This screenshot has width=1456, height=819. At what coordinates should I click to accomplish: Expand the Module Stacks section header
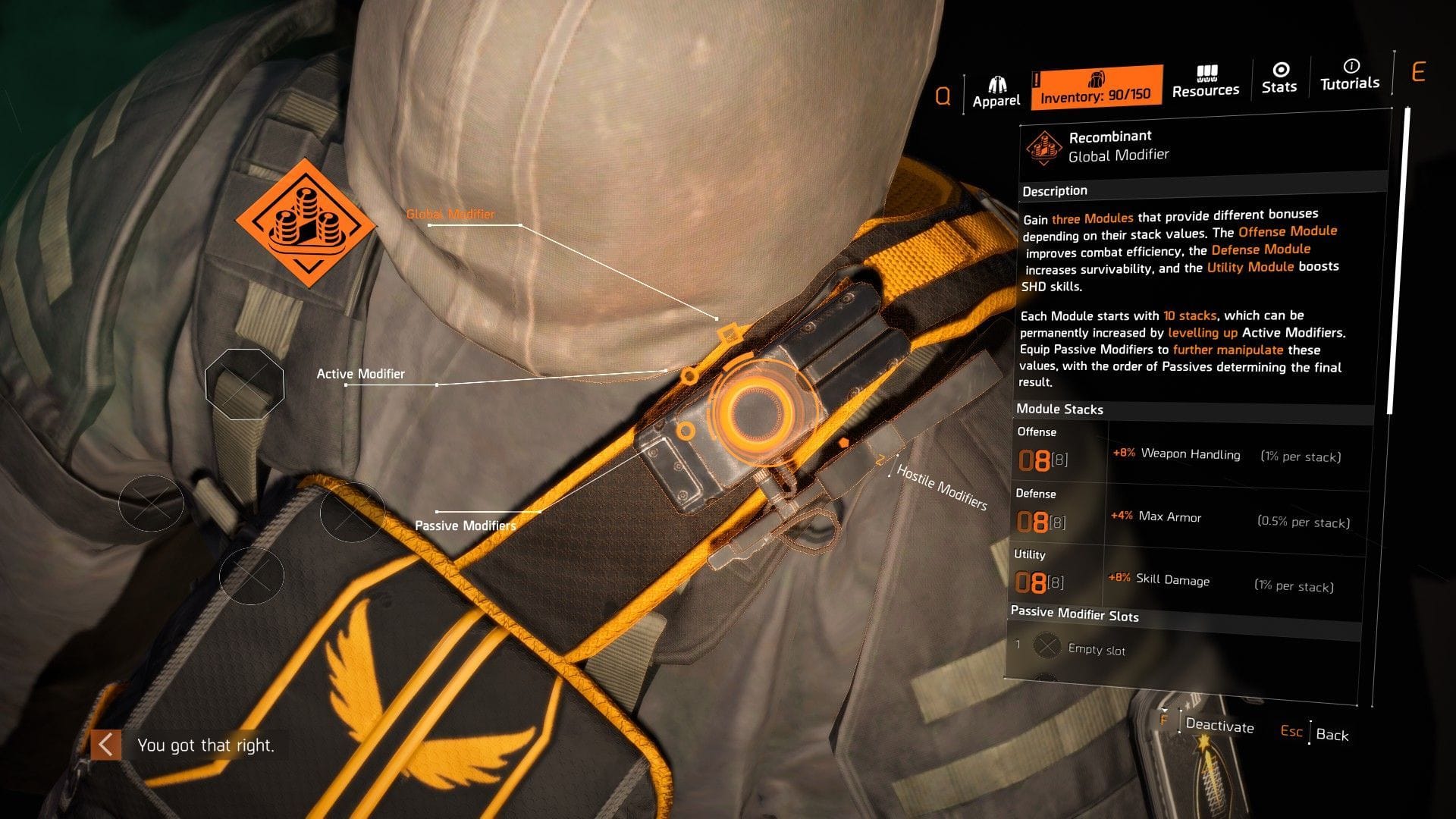click(x=1059, y=409)
